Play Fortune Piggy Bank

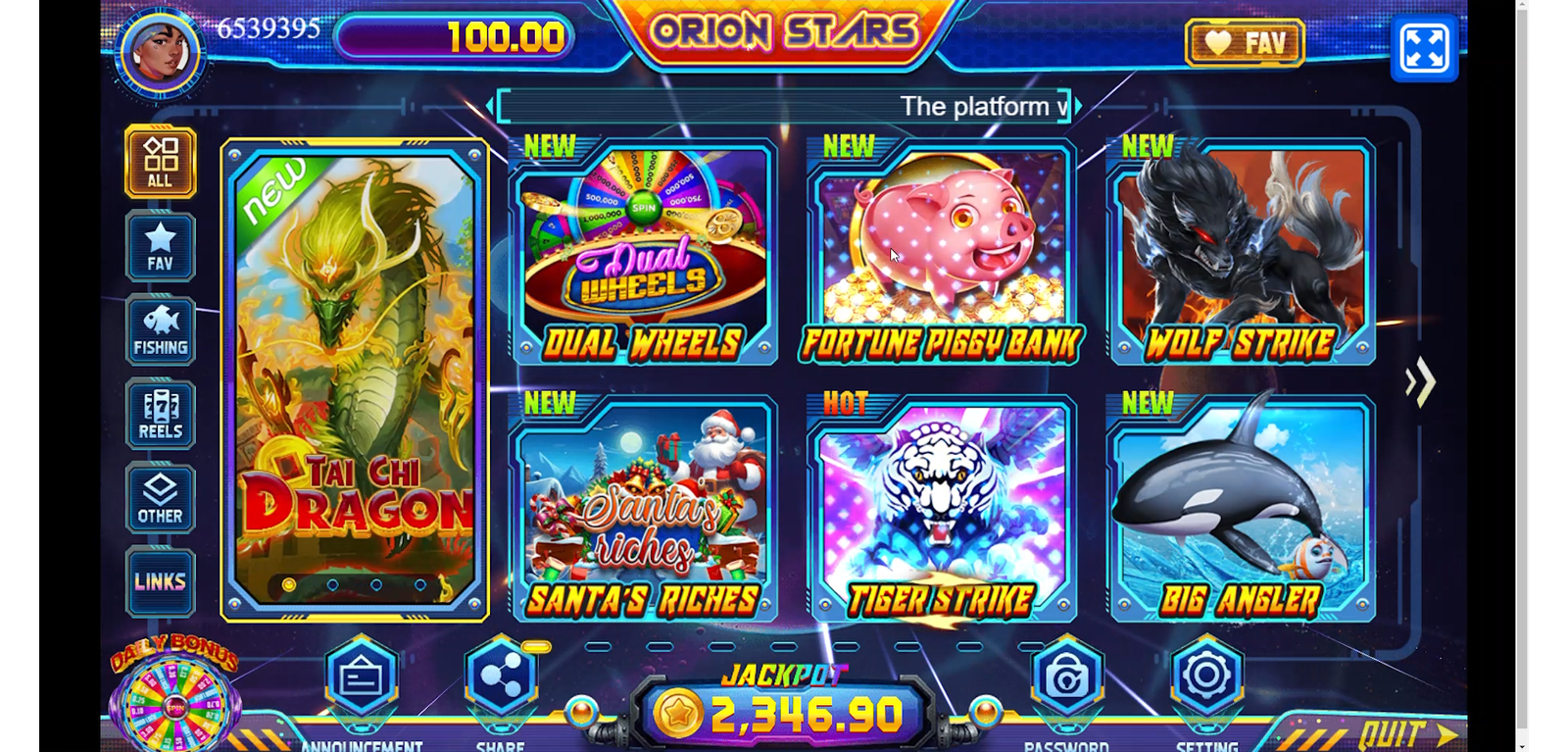click(x=941, y=253)
